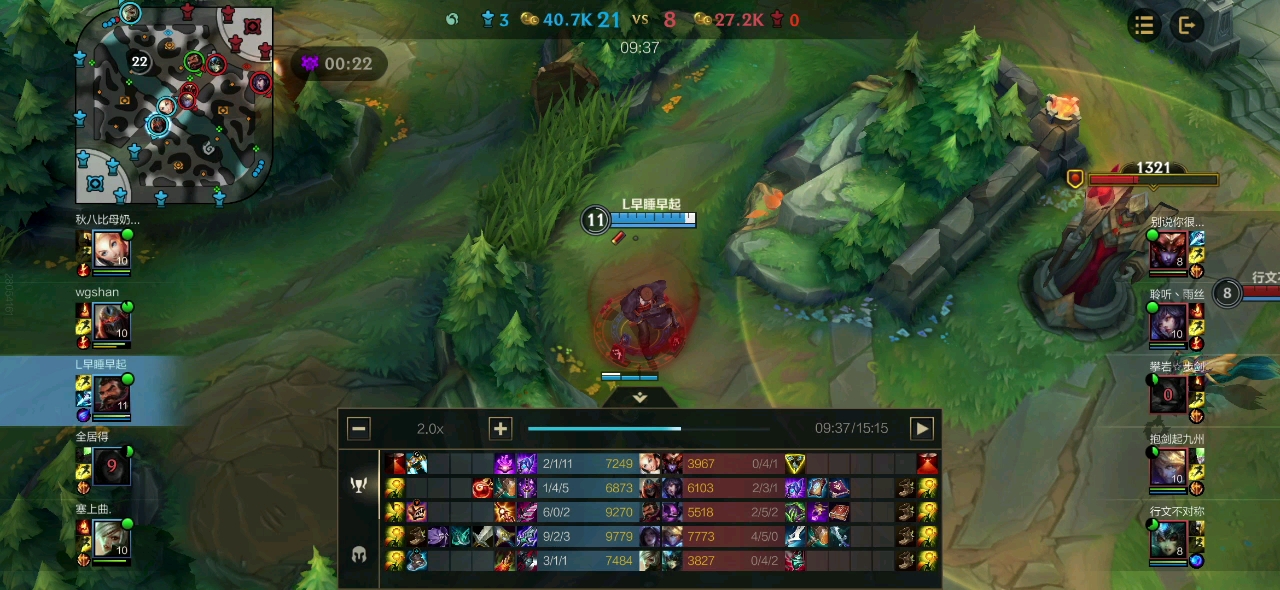
Task: Select enemy player 别说你很's portrait
Action: point(1167,249)
